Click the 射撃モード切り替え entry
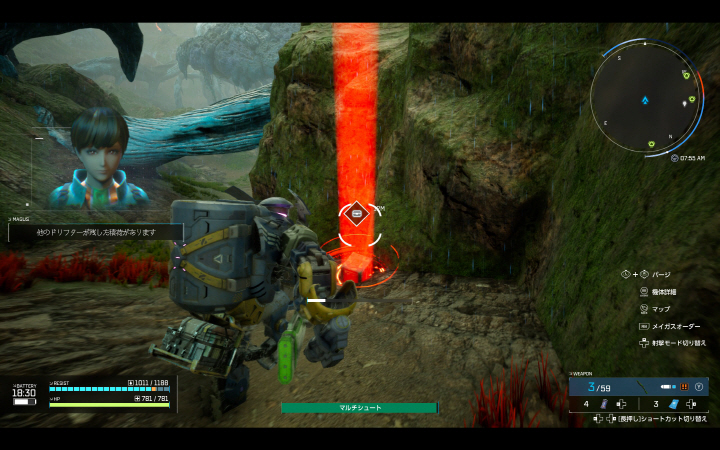Screen dimensions: 720x450 click(678, 343)
